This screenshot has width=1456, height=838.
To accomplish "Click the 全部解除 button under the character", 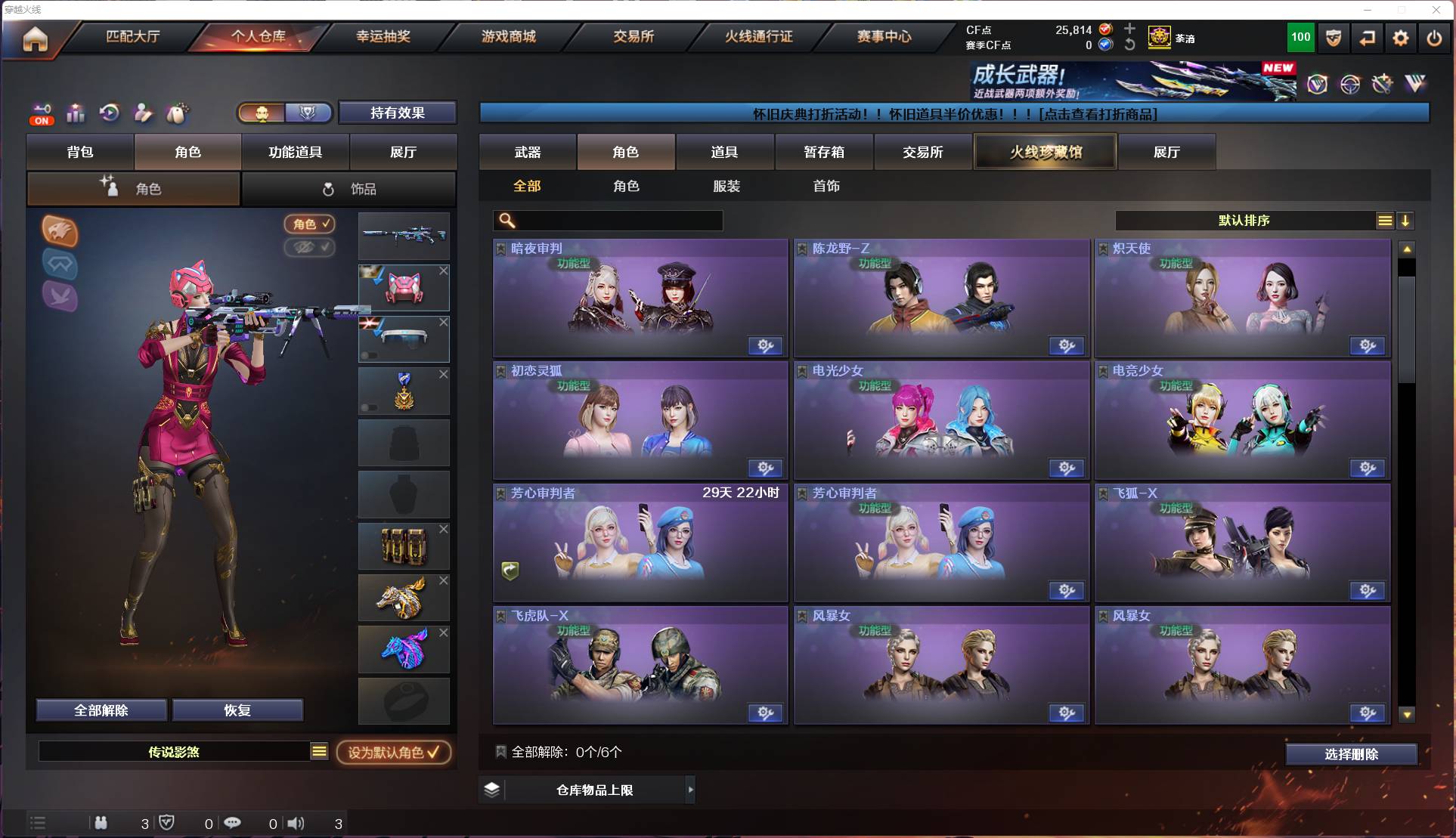I will click(x=101, y=710).
